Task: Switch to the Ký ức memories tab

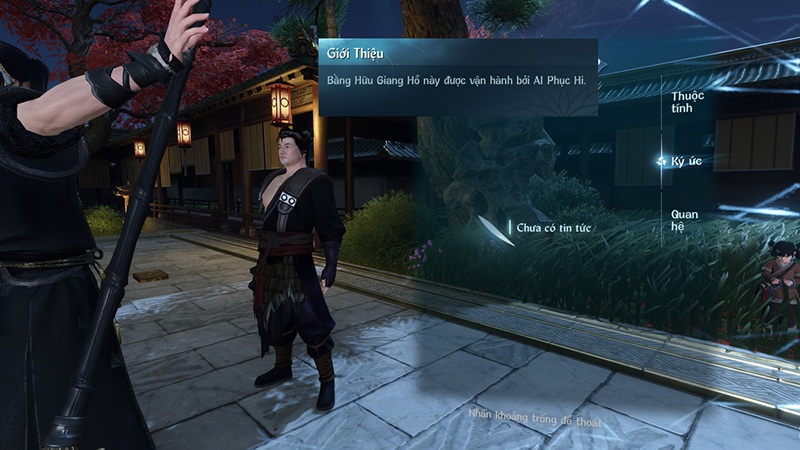Action: pyautogui.click(x=687, y=161)
